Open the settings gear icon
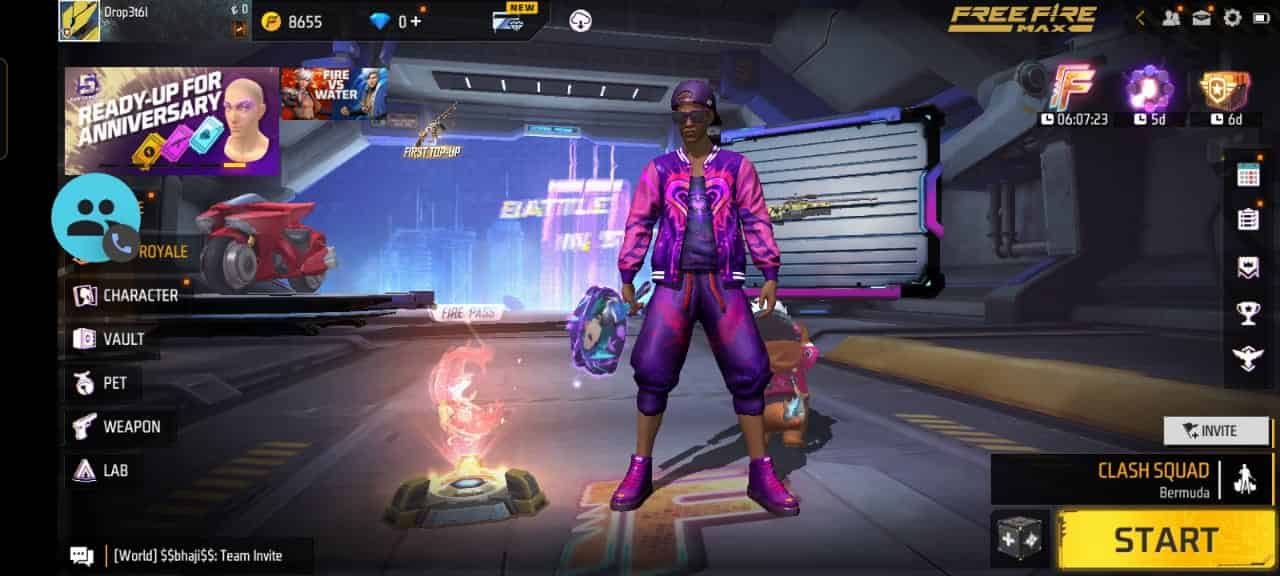 [1232, 18]
